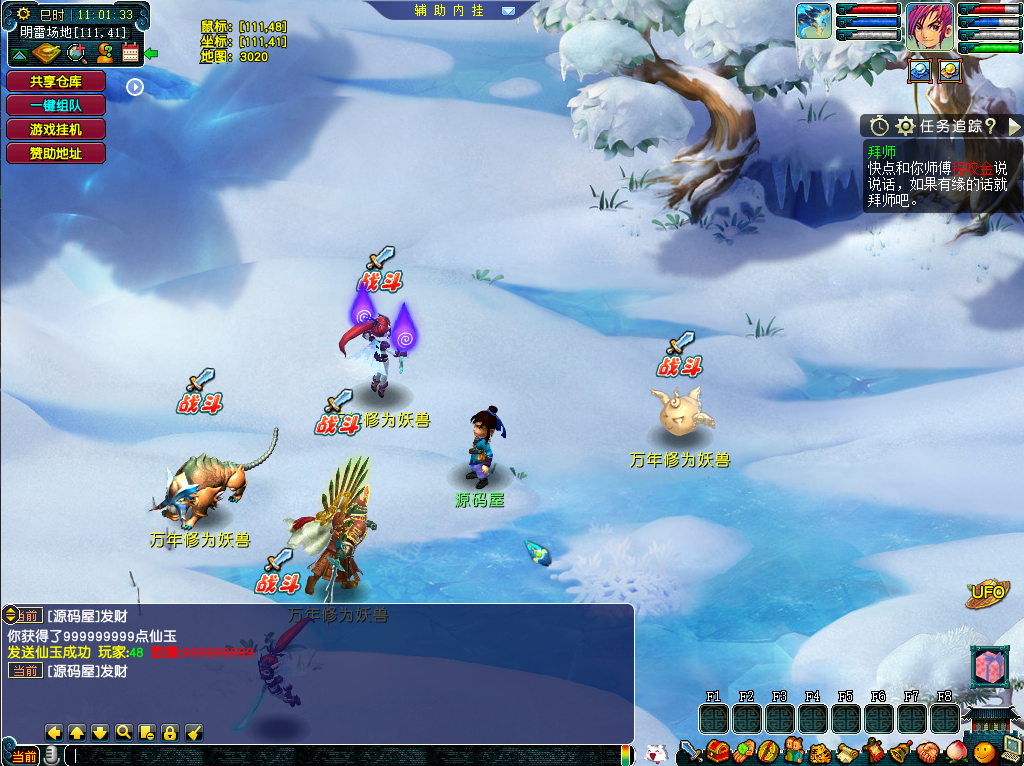1024x766 pixels.
Task: Select the blue dragon pet portrait
Action: [x=814, y=22]
